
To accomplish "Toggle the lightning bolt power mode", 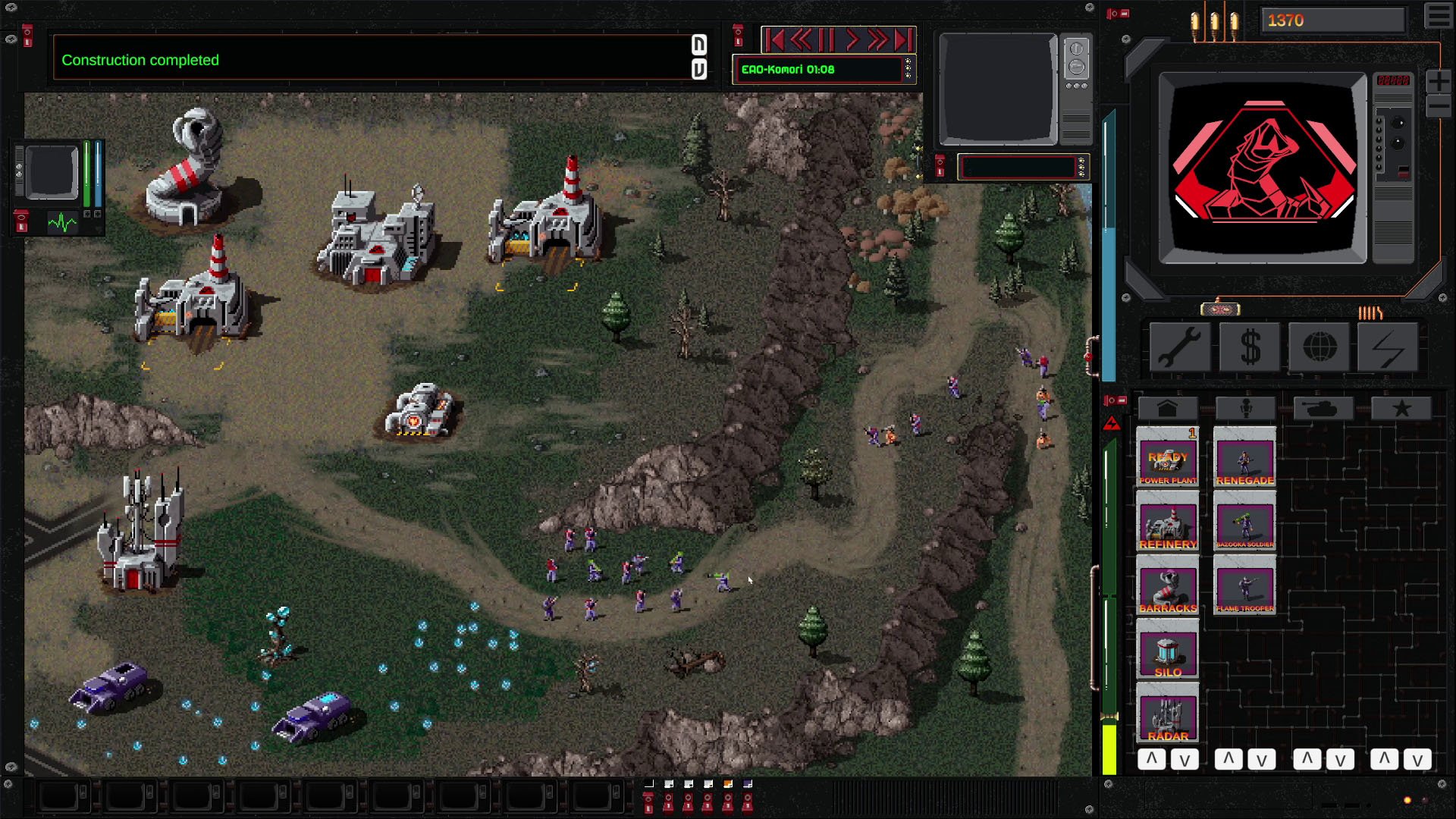I will coord(1389,348).
